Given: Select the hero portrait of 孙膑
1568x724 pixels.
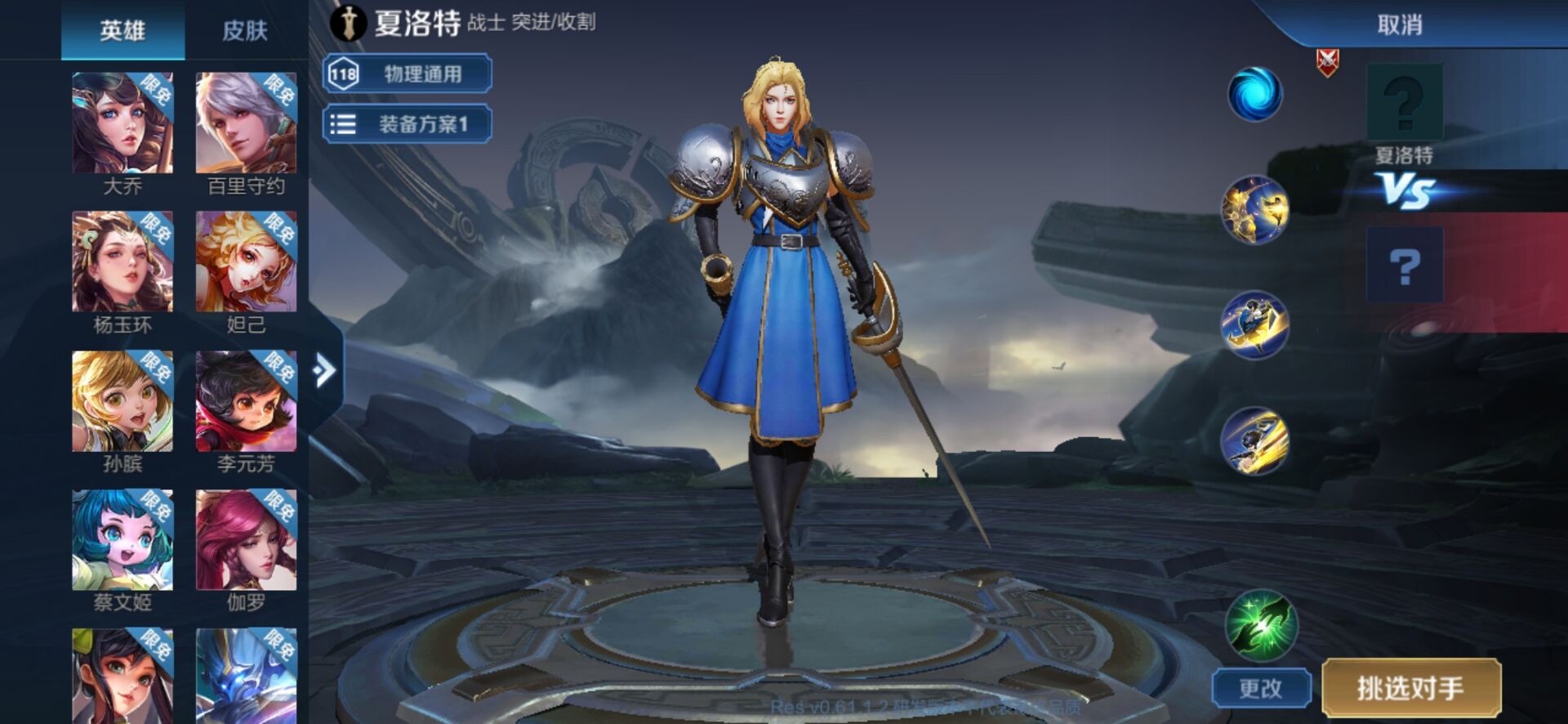Looking at the screenshot, I should coord(121,400).
